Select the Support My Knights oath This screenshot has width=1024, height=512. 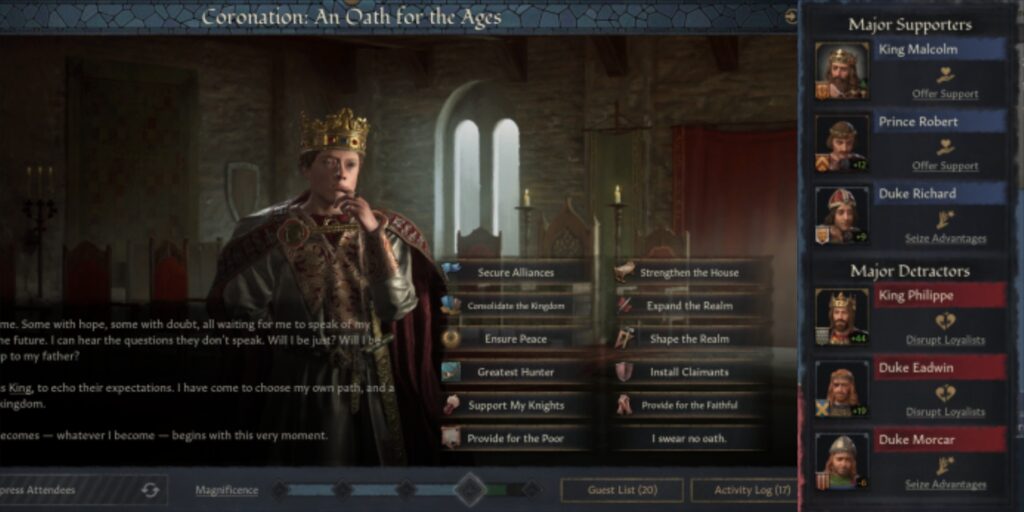(x=515, y=405)
